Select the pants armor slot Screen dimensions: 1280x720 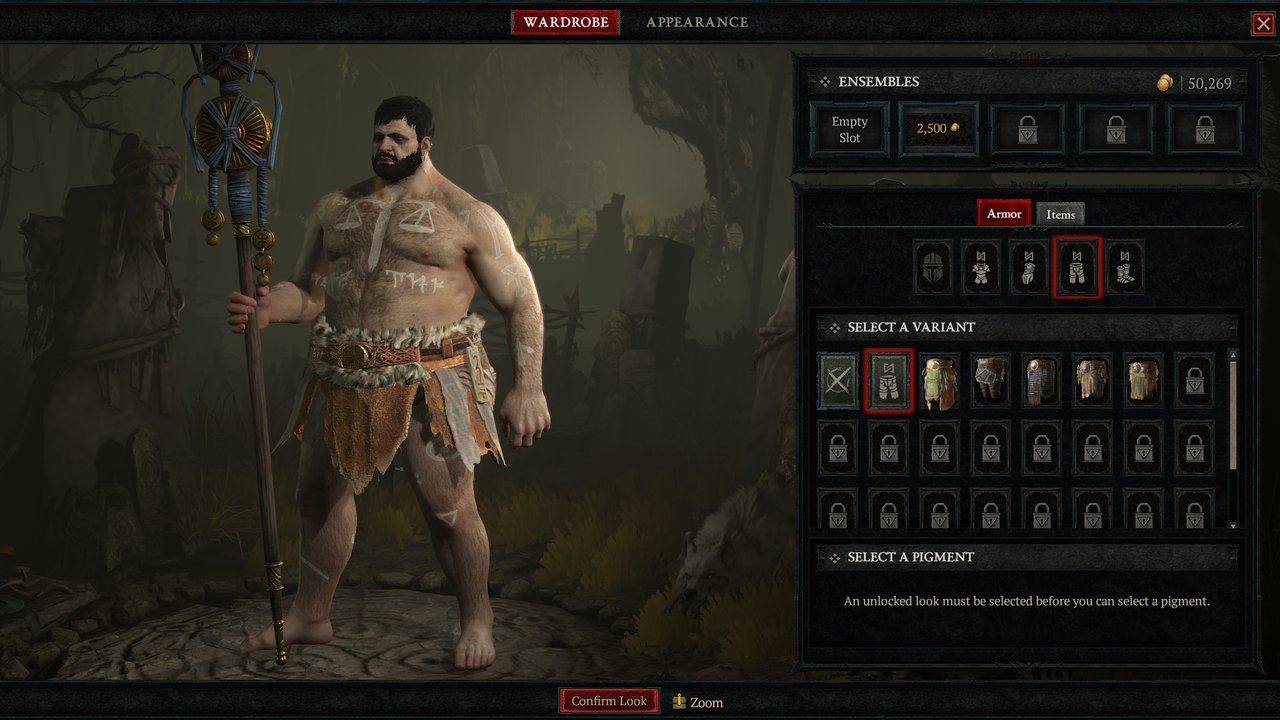[x=1076, y=268]
